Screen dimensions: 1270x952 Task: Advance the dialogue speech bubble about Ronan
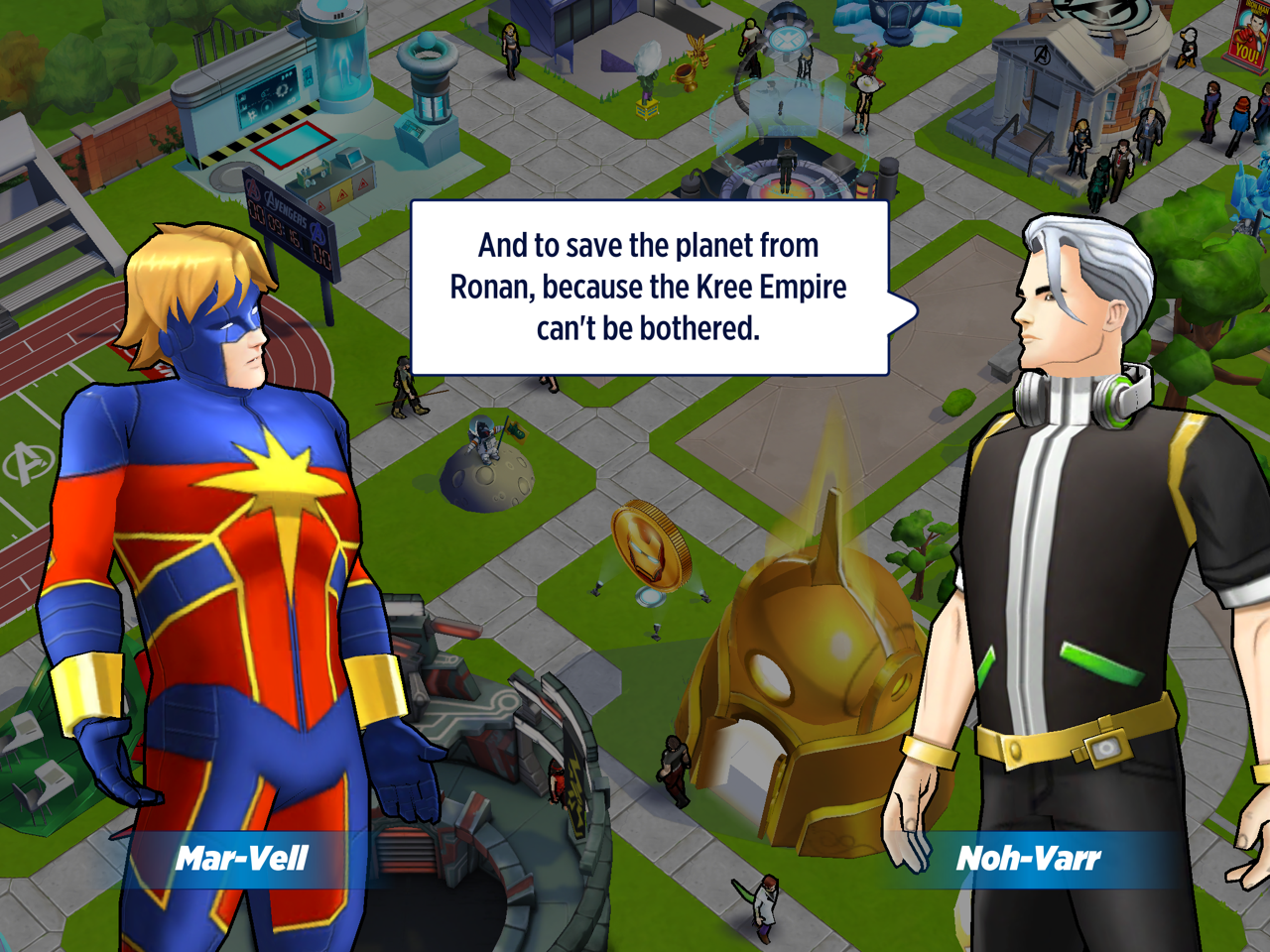(649, 288)
